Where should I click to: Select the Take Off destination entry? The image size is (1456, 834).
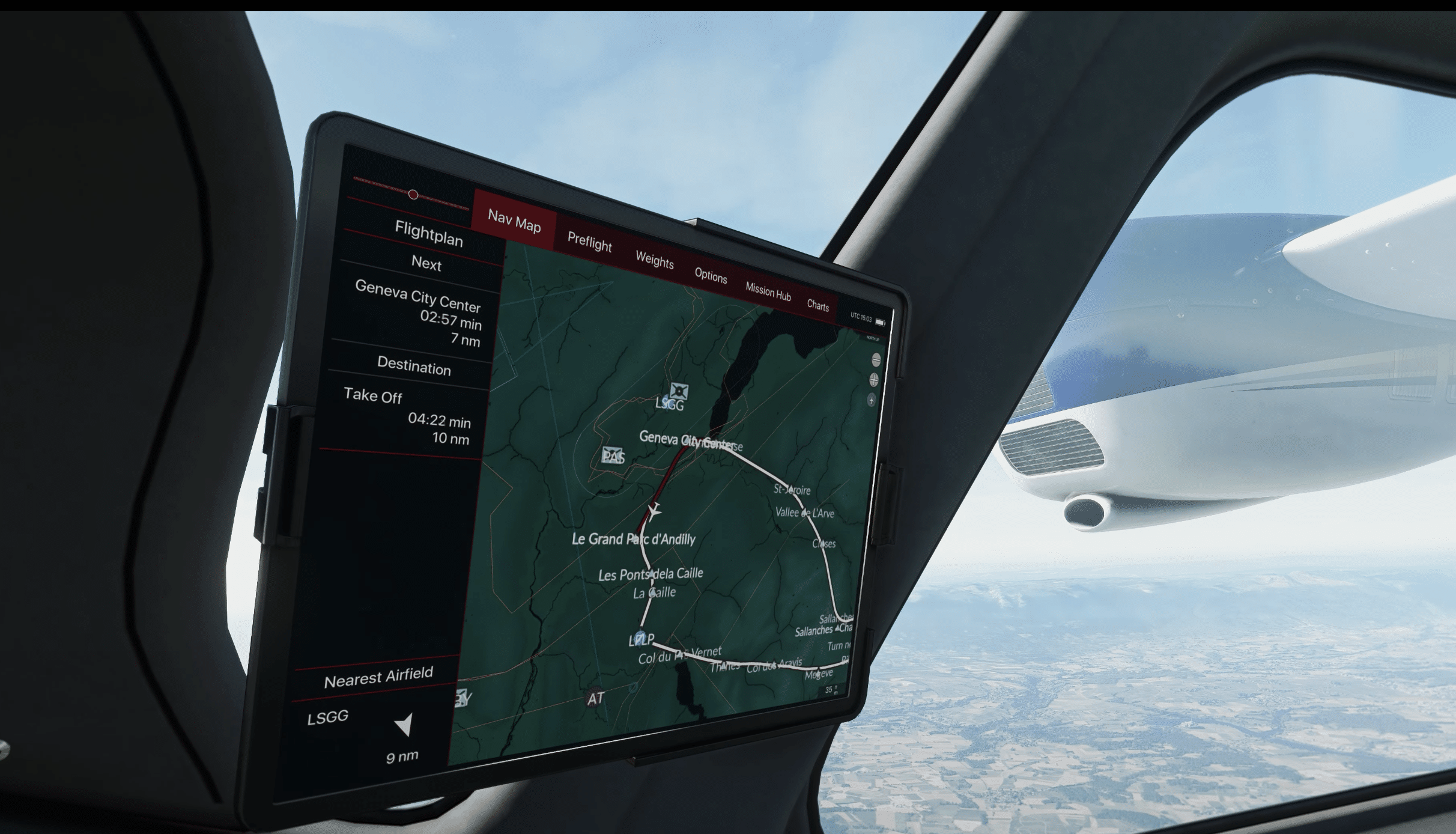pos(373,395)
